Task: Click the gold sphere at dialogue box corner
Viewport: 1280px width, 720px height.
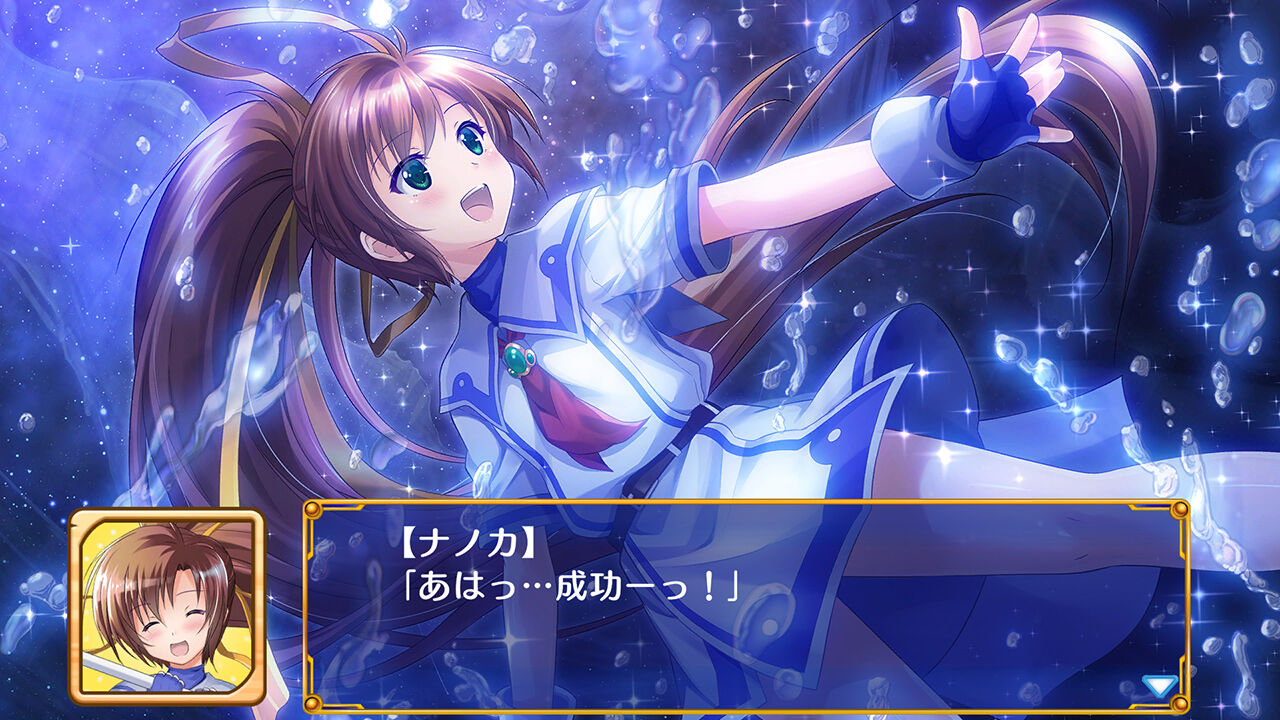Action: click(x=1180, y=704)
